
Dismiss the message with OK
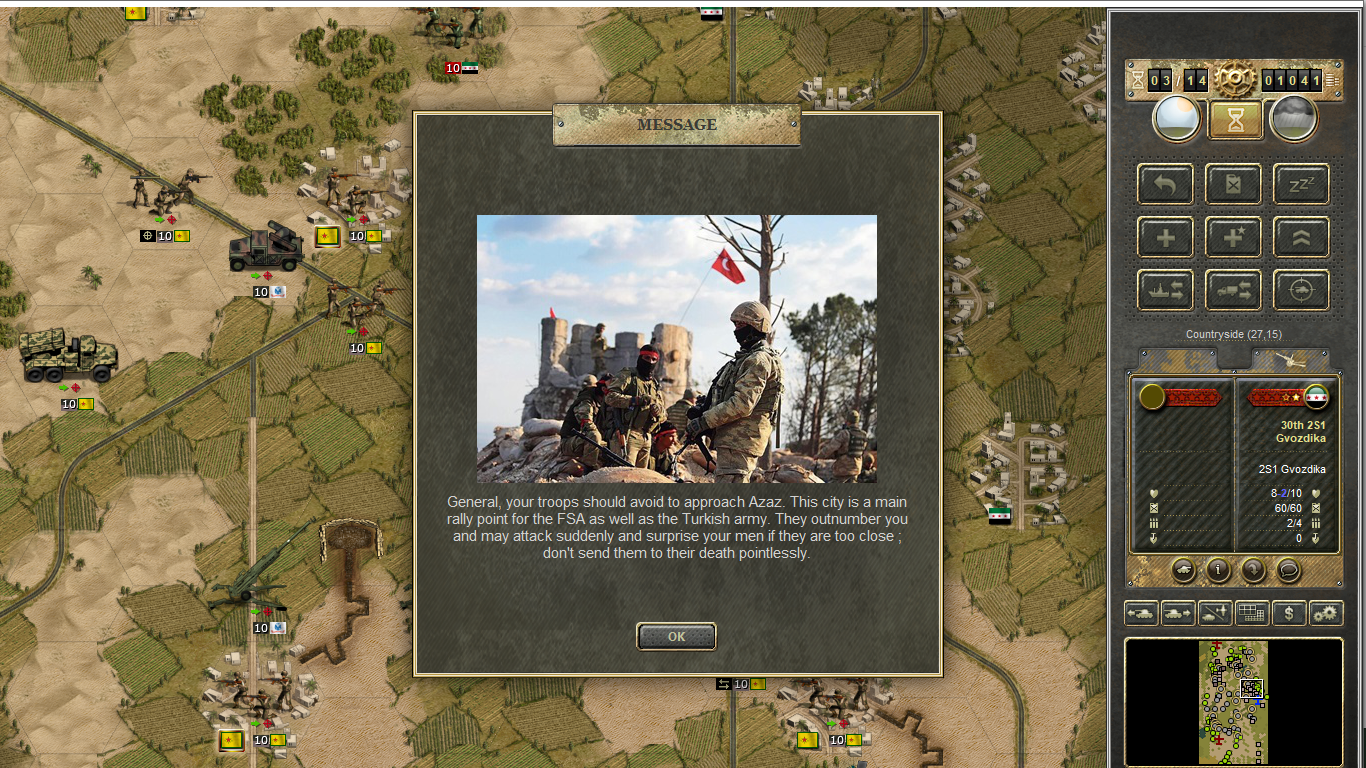tap(676, 636)
